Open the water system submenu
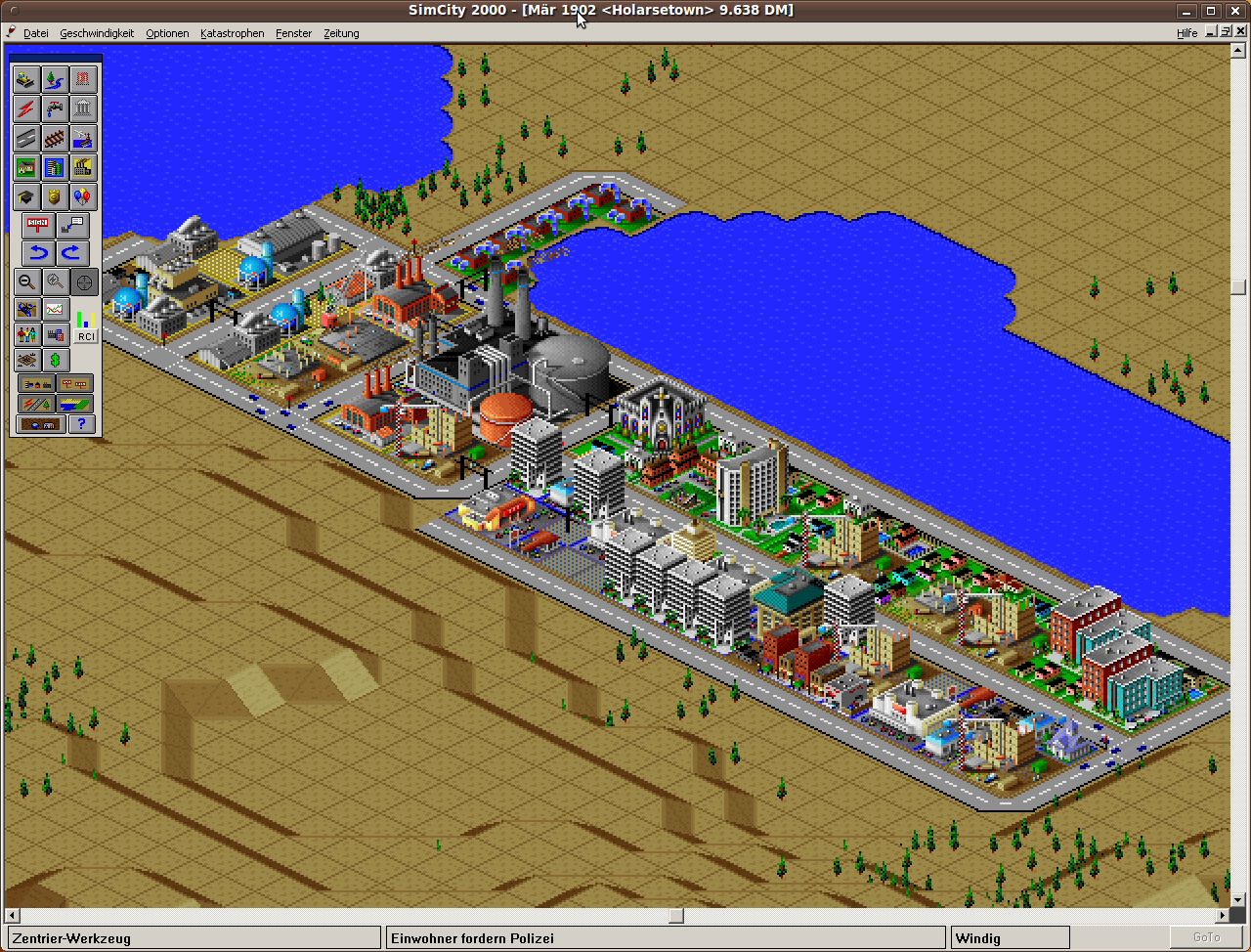The image size is (1251, 952). click(56, 109)
